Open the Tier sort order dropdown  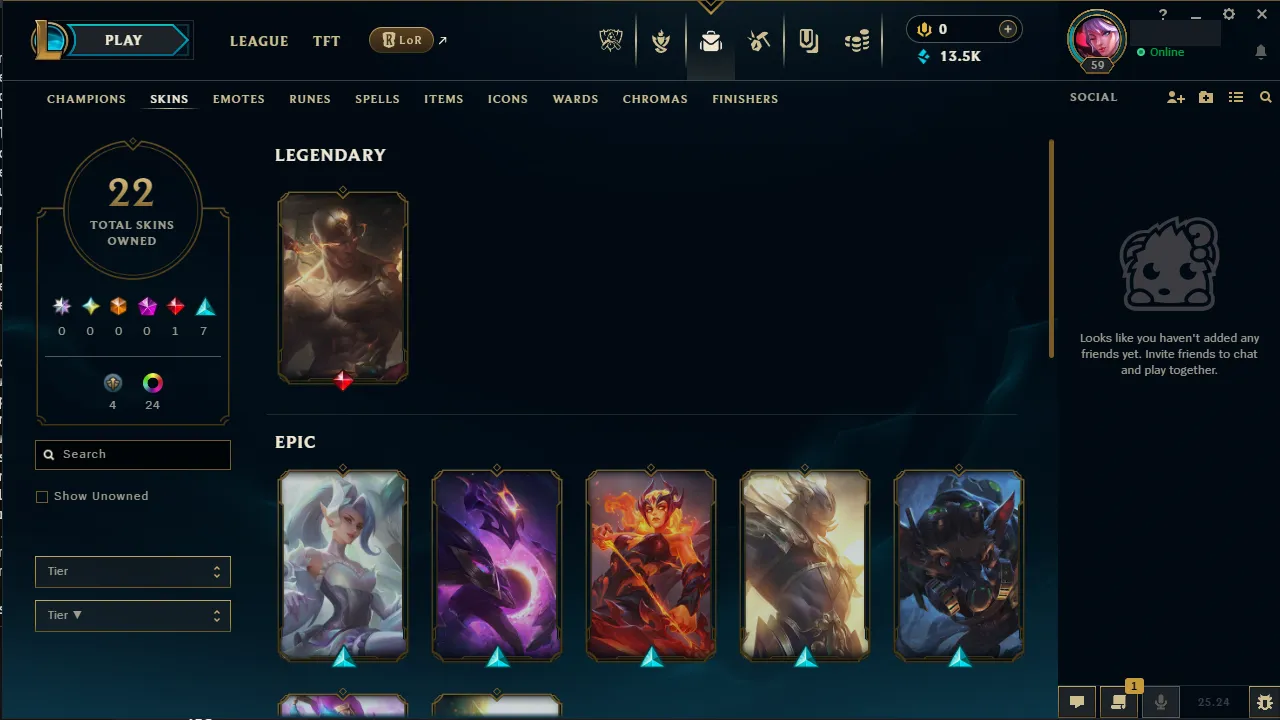click(x=132, y=615)
